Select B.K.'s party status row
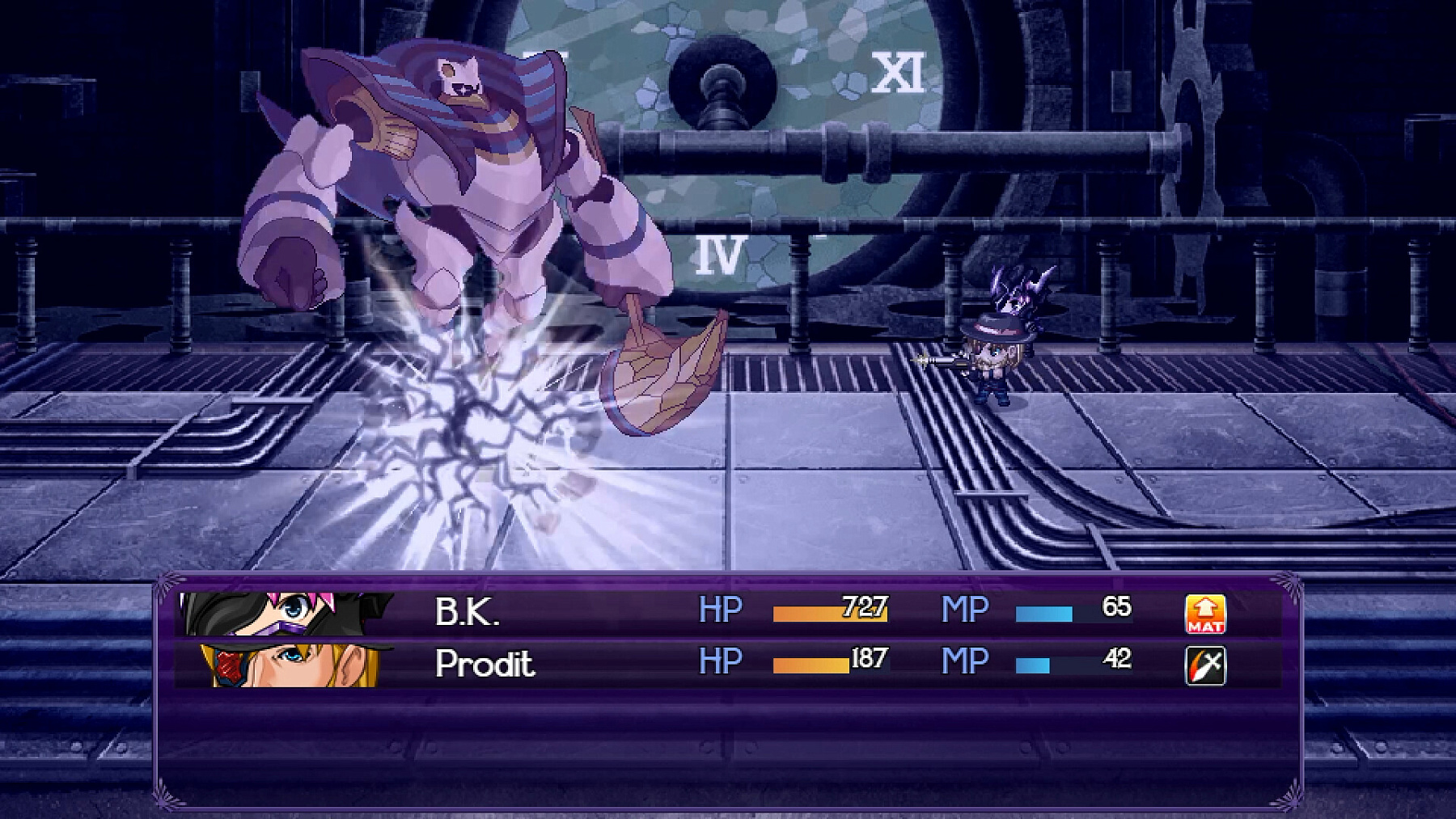 point(728,613)
